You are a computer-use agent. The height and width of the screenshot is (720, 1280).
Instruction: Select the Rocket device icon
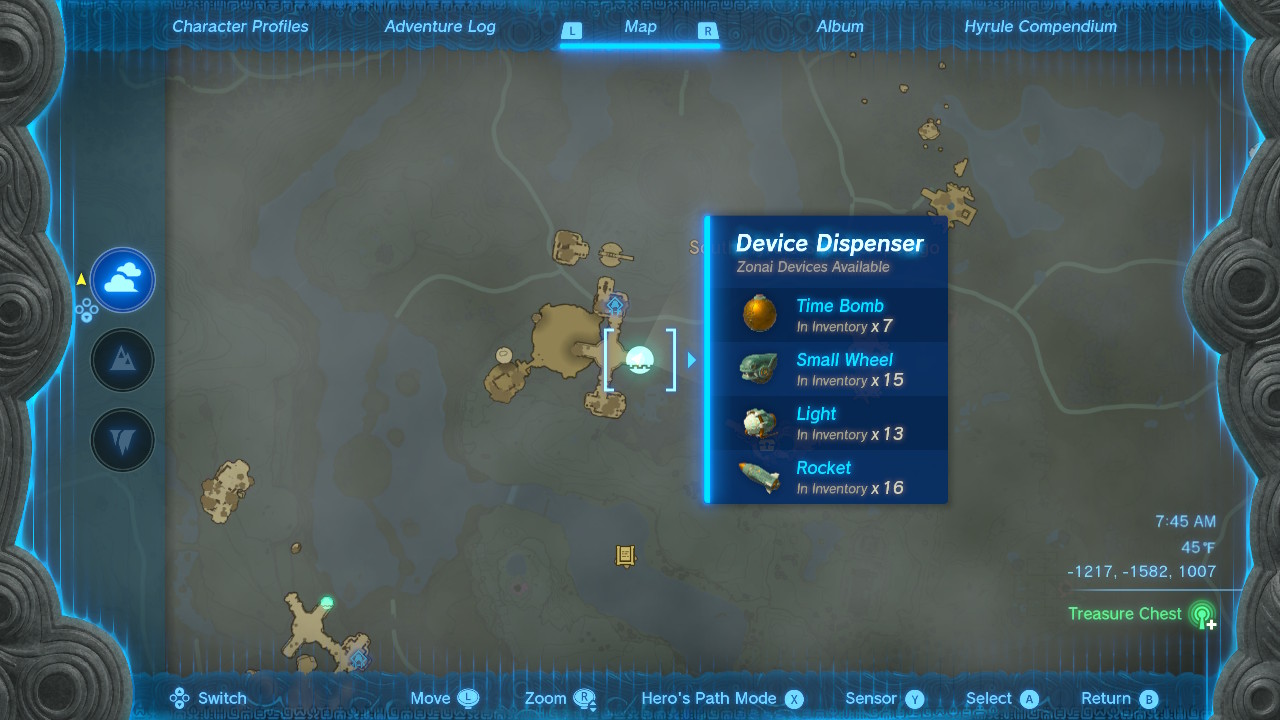(757, 476)
